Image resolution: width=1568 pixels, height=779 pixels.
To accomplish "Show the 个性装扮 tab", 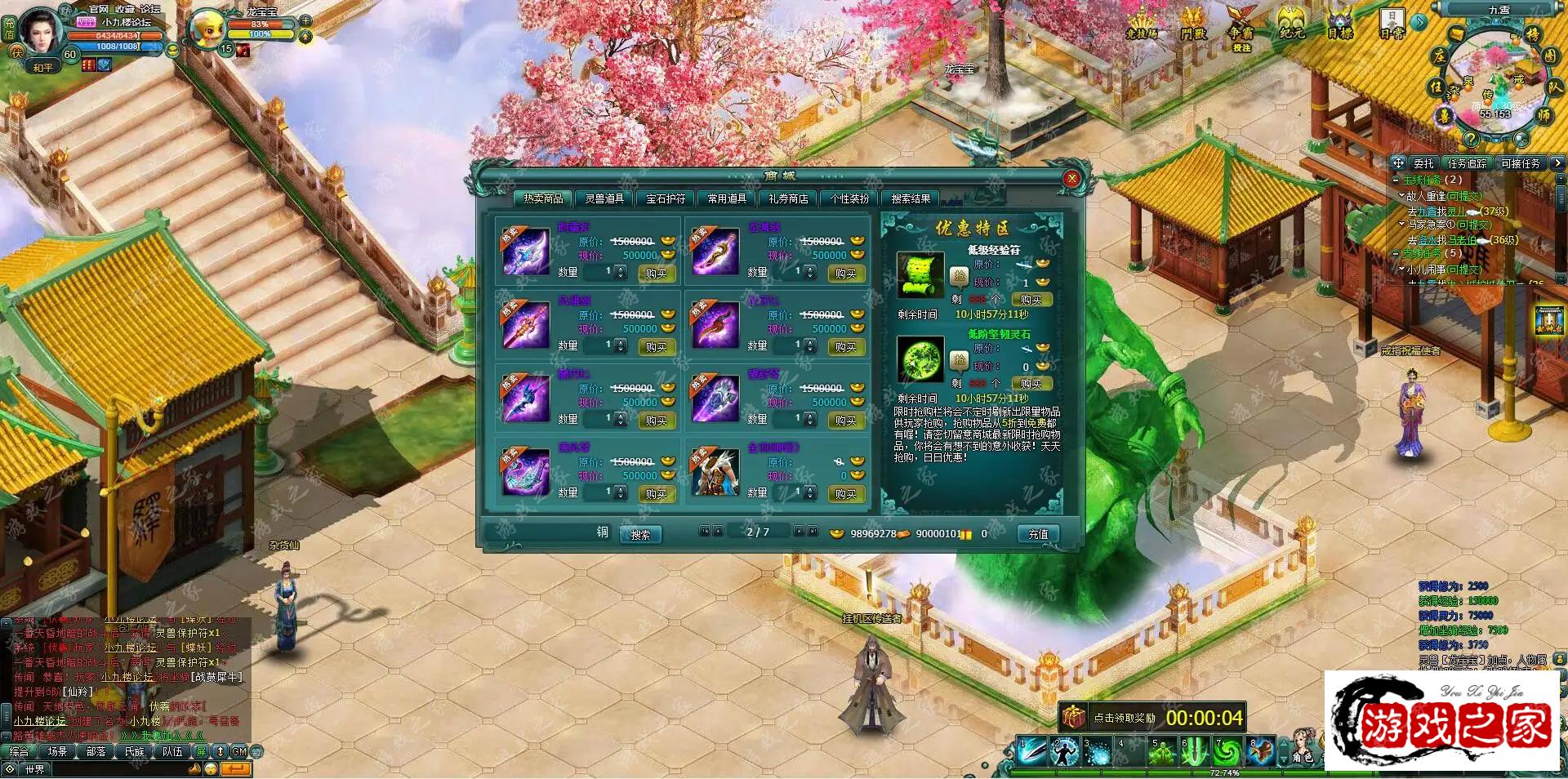I will pos(849,198).
